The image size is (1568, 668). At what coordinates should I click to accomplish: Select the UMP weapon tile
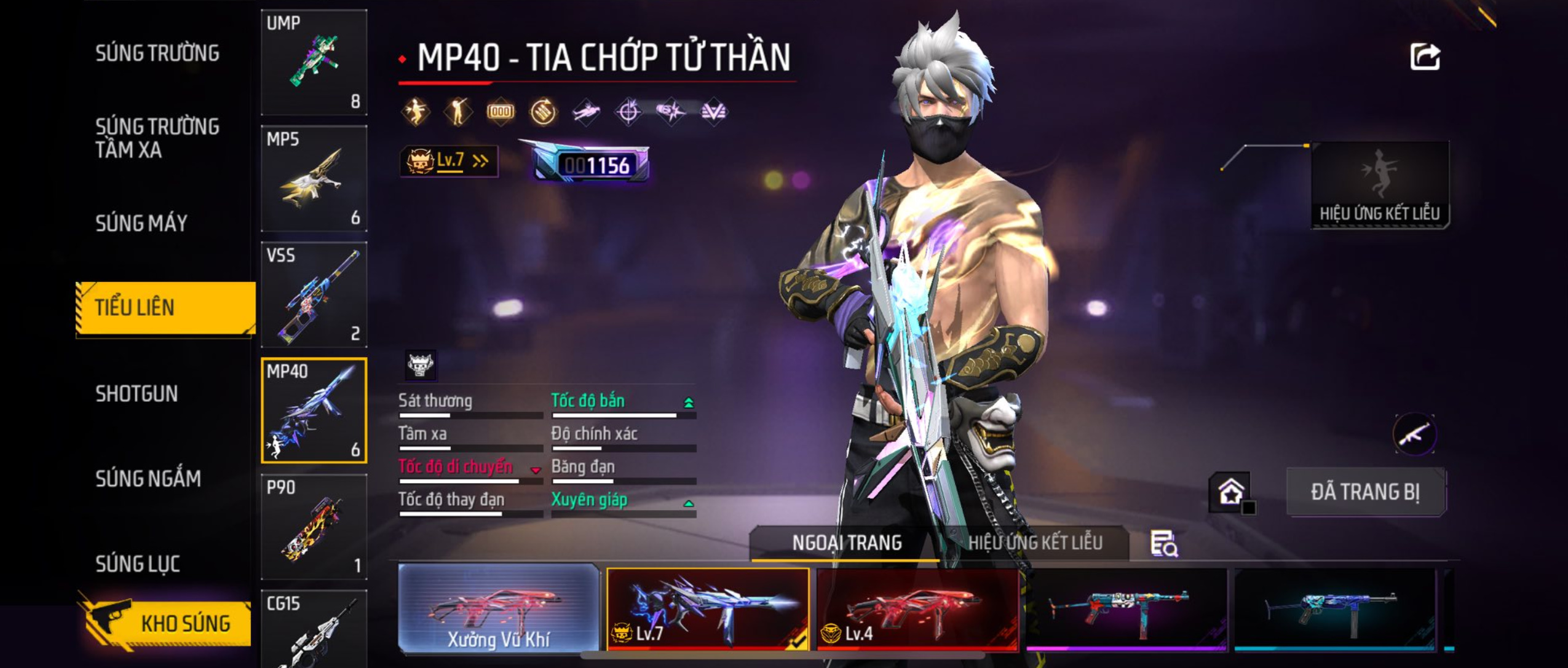pos(314,62)
